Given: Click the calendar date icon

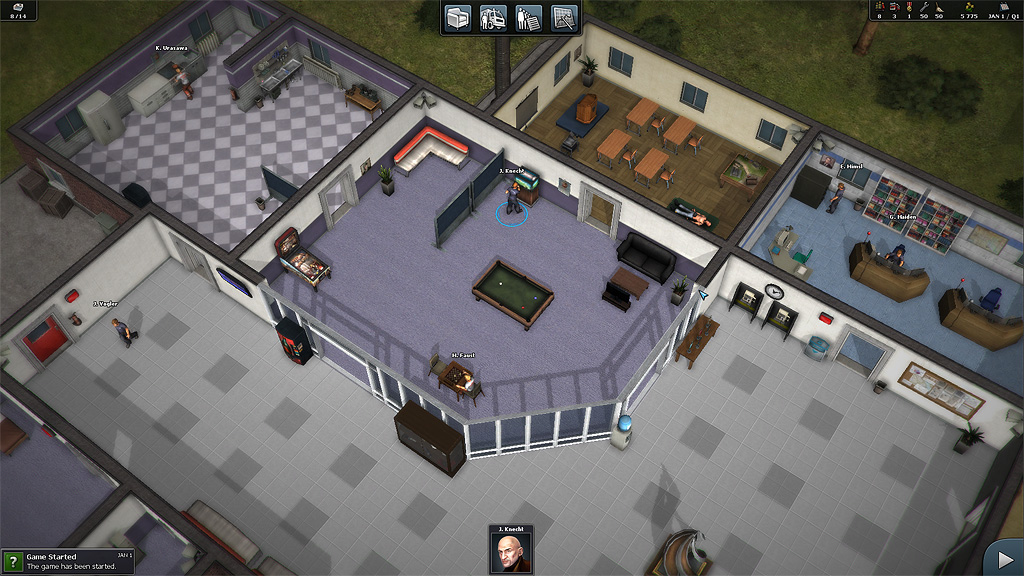Looking at the screenshot, I should [1003, 7].
